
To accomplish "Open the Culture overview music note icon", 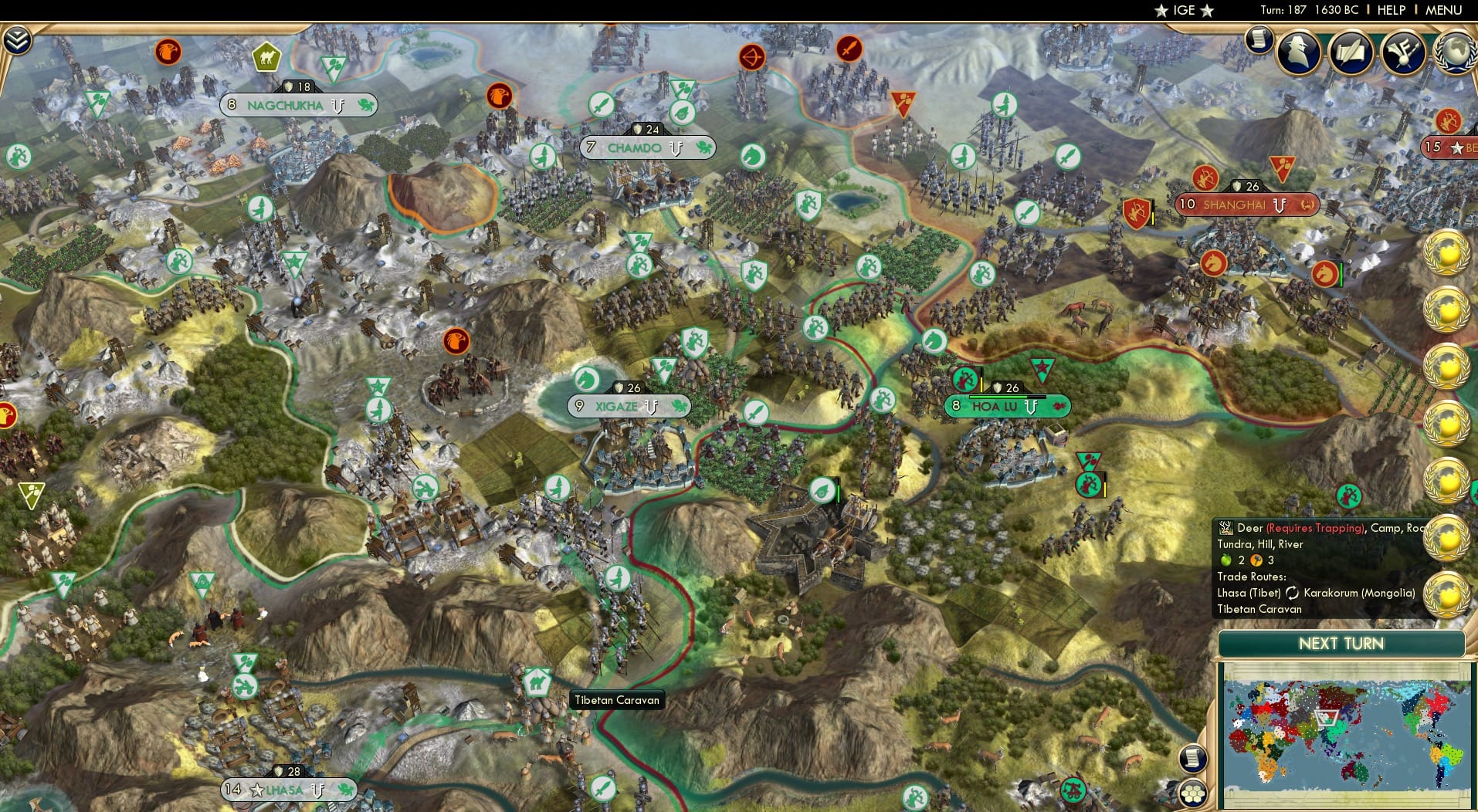I will tap(1405, 52).
